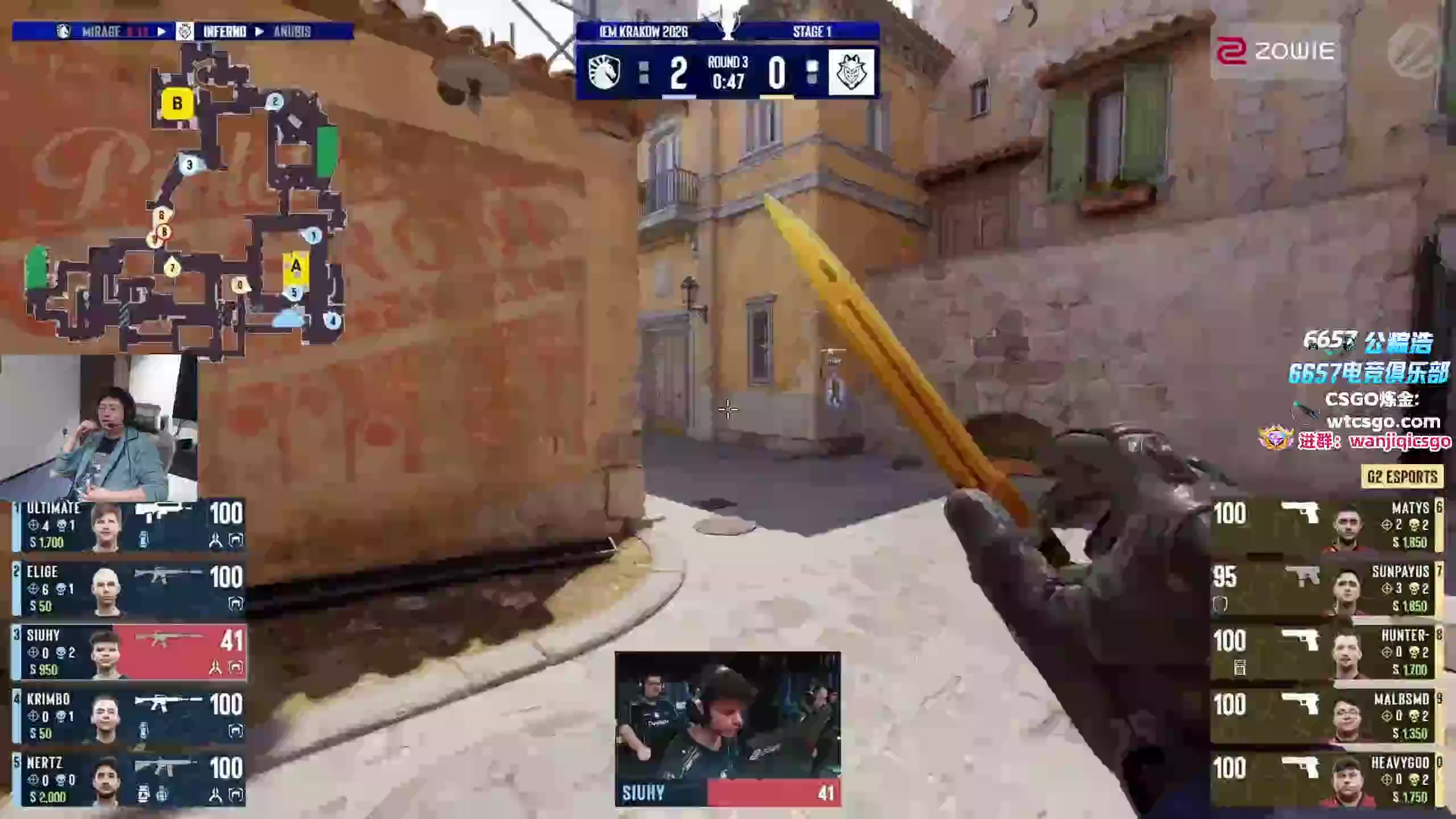Open the siuhy player camera feed
The height and width of the screenshot is (819, 1456).
click(x=727, y=717)
